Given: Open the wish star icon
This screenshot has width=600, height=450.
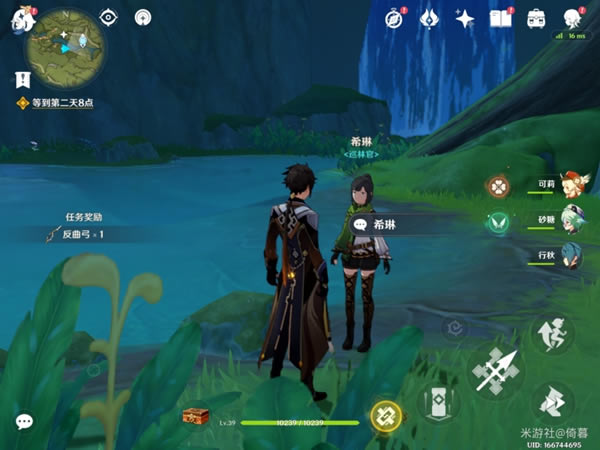Looking at the screenshot, I should tap(465, 18).
